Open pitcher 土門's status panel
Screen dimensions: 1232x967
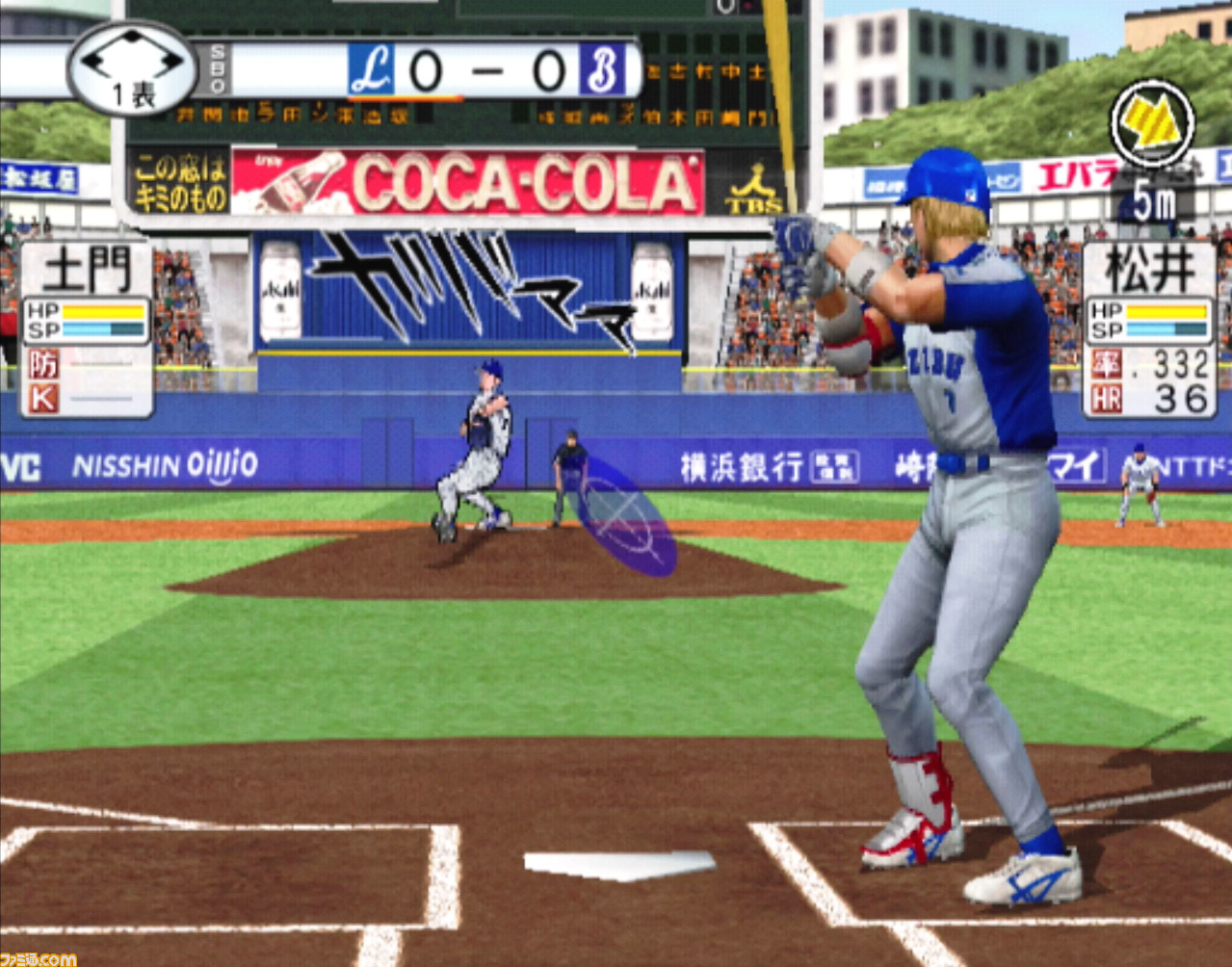[86, 328]
